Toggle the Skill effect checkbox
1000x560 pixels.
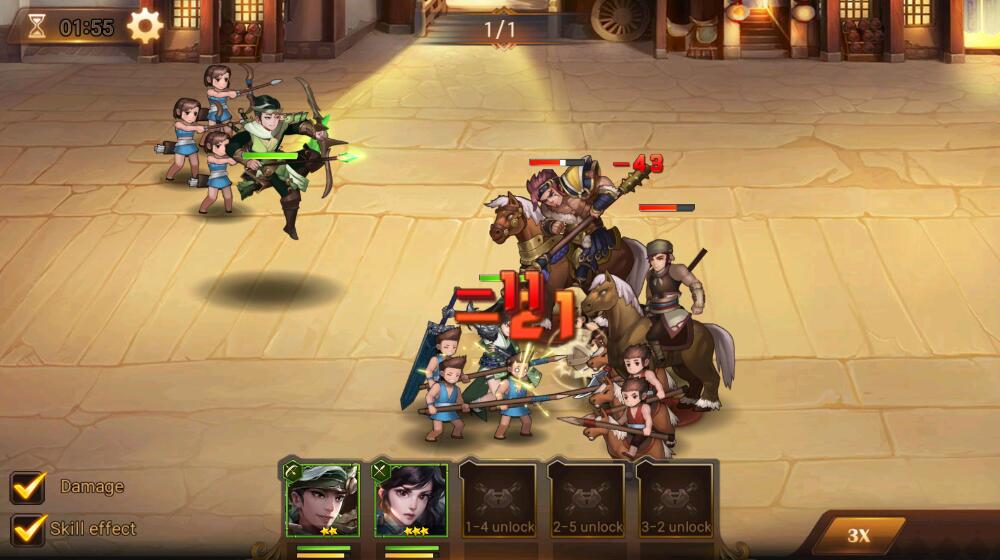27,529
